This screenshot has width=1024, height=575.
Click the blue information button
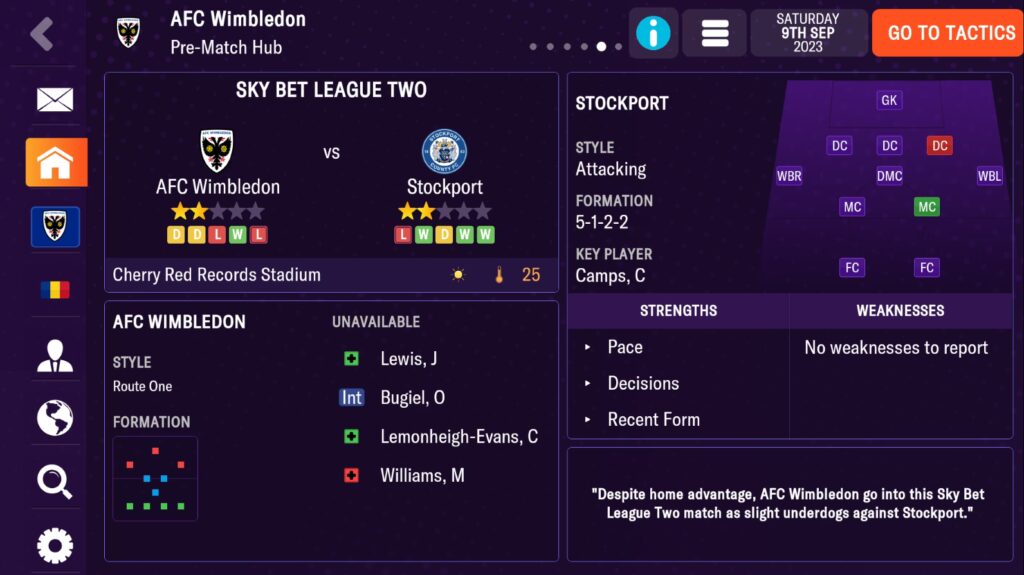tap(653, 33)
